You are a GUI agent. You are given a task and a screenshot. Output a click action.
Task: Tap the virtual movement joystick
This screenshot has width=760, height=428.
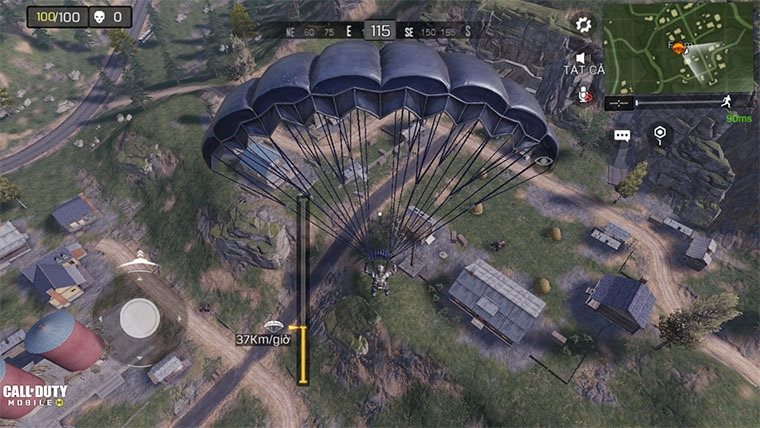coord(139,317)
